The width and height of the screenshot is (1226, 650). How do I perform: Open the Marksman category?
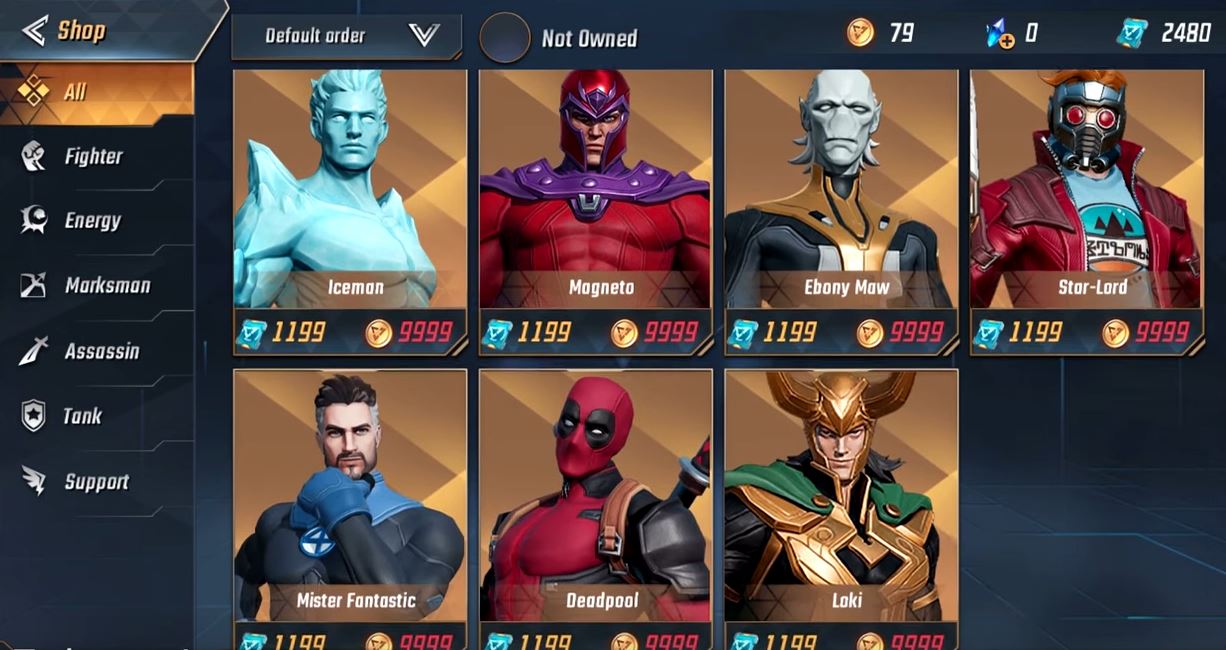[x=106, y=286]
